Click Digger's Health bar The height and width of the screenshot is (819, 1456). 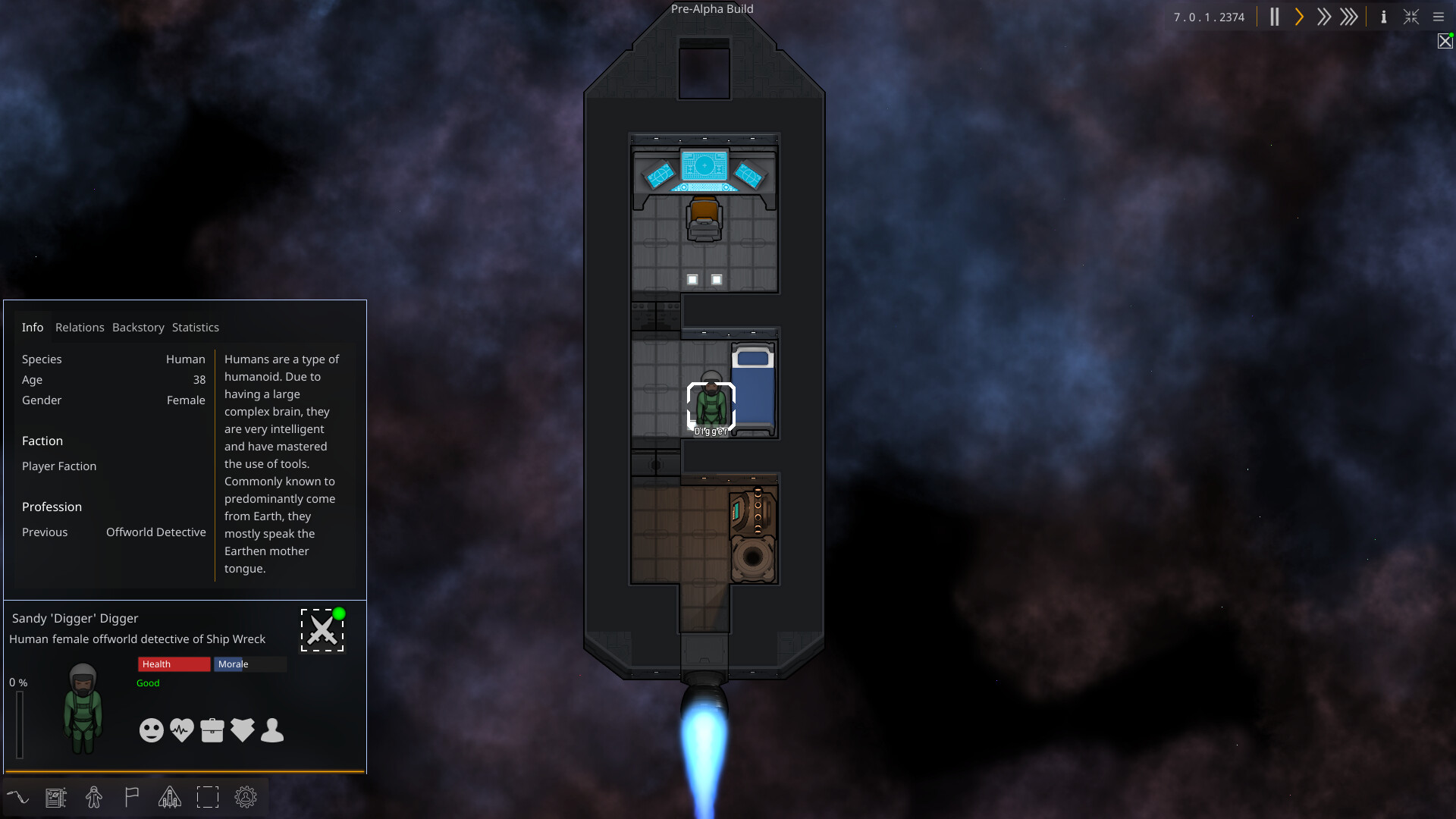pyautogui.click(x=174, y=664)
